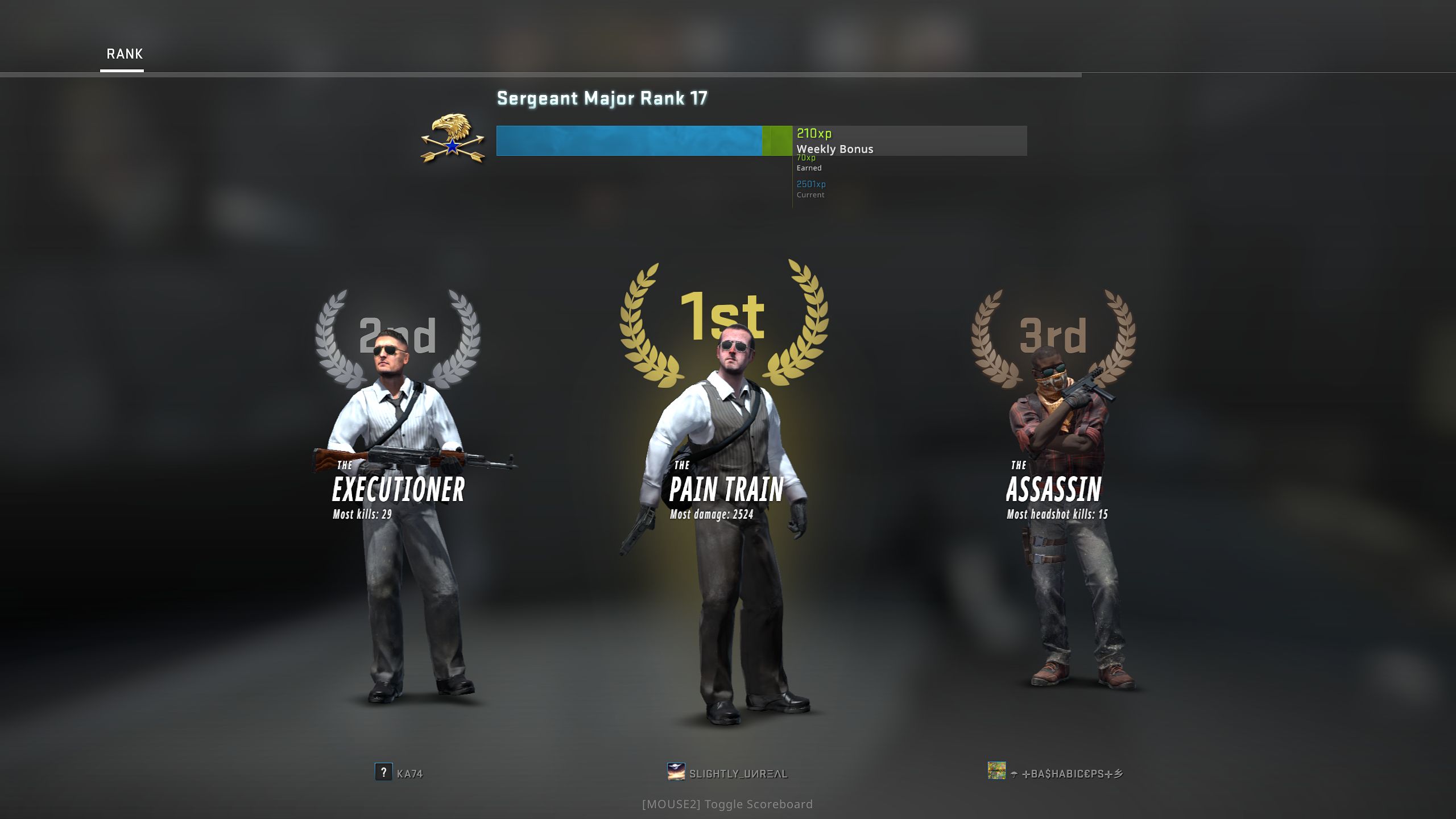Click KA74's question mark avatar
Image resolution: width=1456 pixels, height=819 pixels.
(x=383, y=772)
